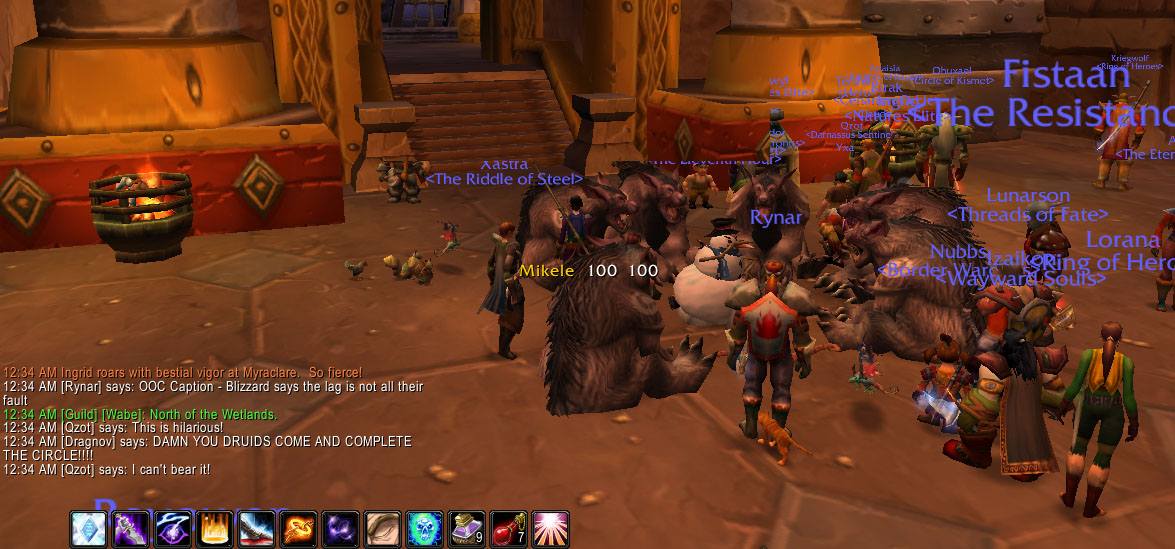Image resolution: width=1175 pixels, height=549 pixels.
Task: Use the purple glowing sword ability
Action: (x=130, y=528)
